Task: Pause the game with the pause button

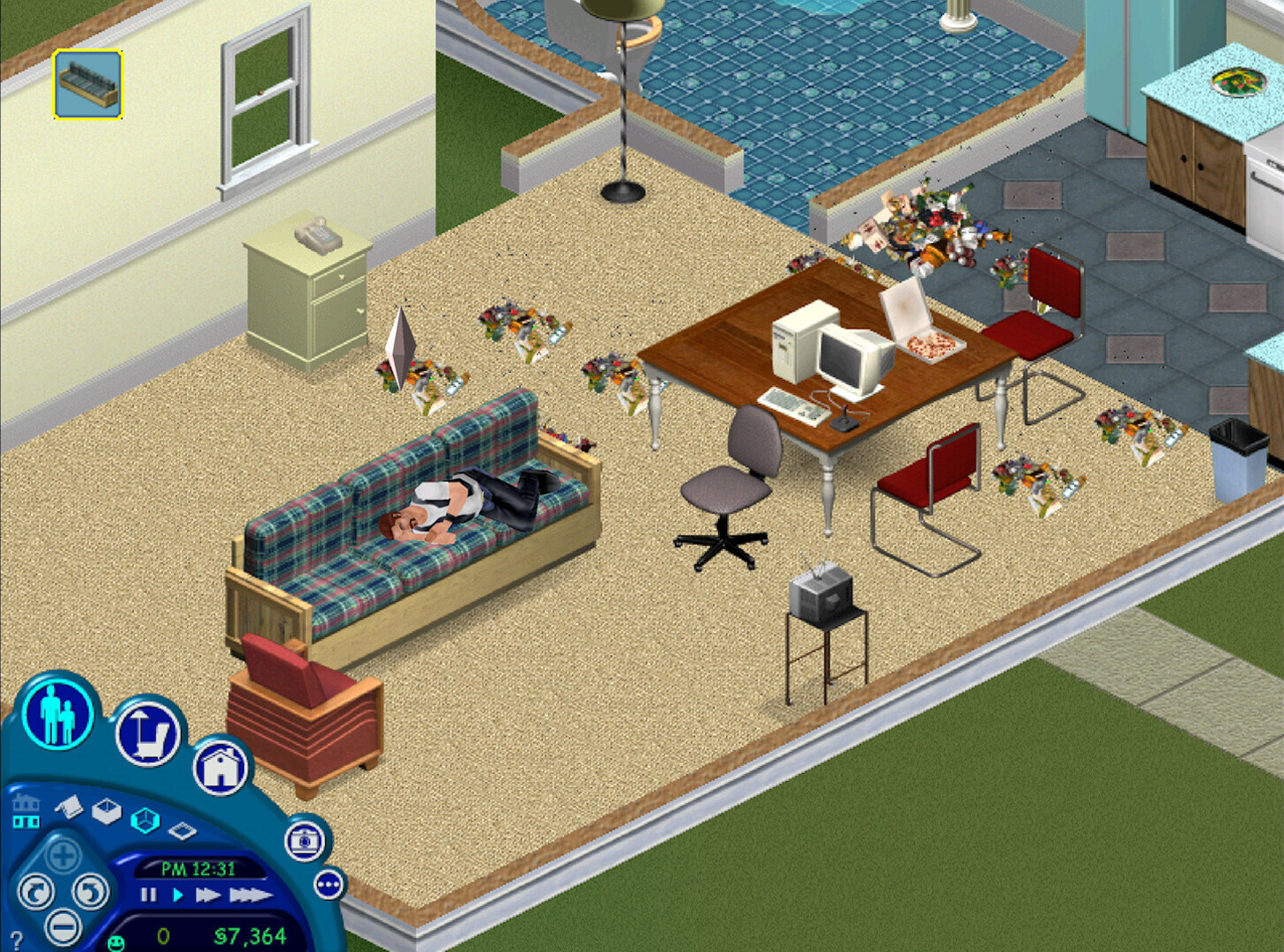Action: tap(148, 894)
